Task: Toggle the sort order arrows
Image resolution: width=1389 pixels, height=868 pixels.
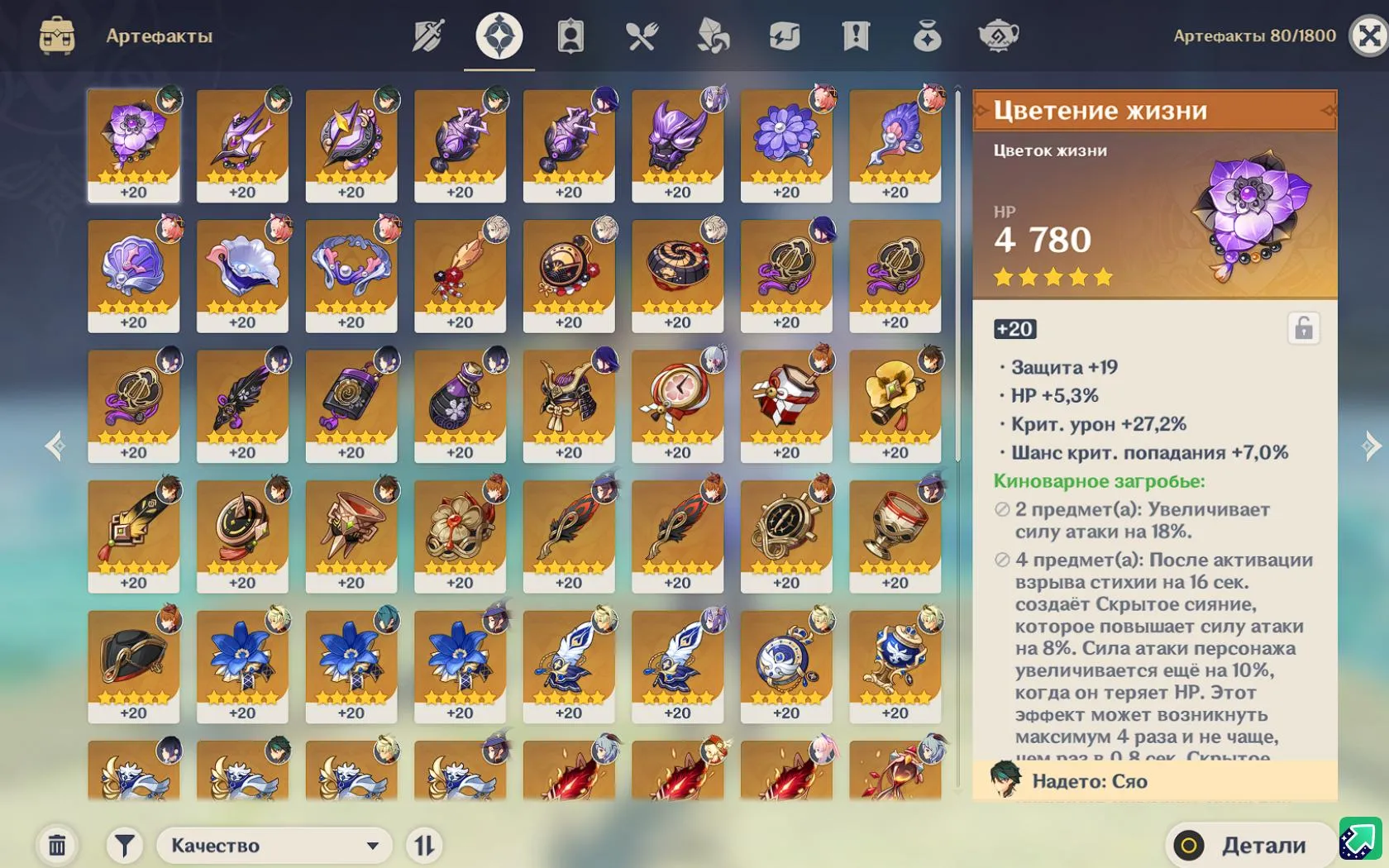Action: click(x=424, y=845)
